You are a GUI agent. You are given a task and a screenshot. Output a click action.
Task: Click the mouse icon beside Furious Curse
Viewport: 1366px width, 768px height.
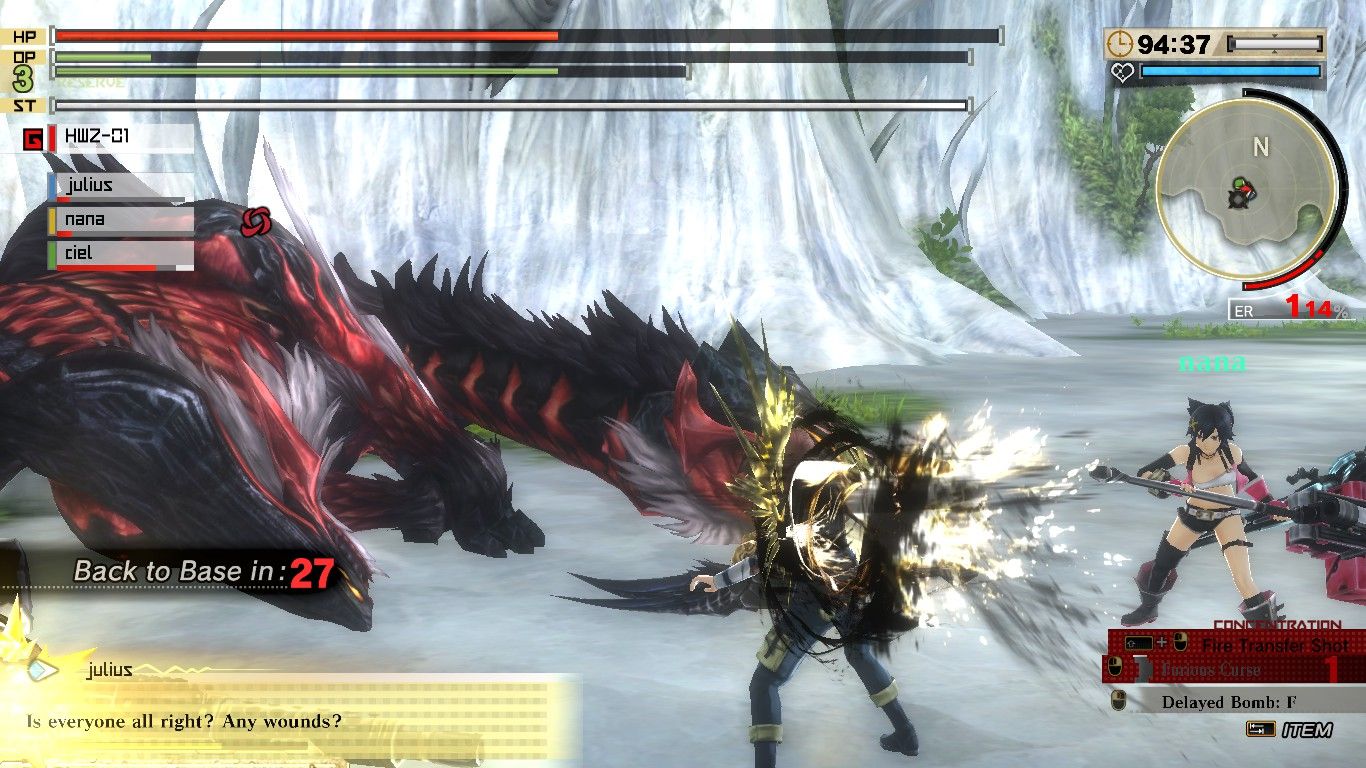click(1114, 666)
